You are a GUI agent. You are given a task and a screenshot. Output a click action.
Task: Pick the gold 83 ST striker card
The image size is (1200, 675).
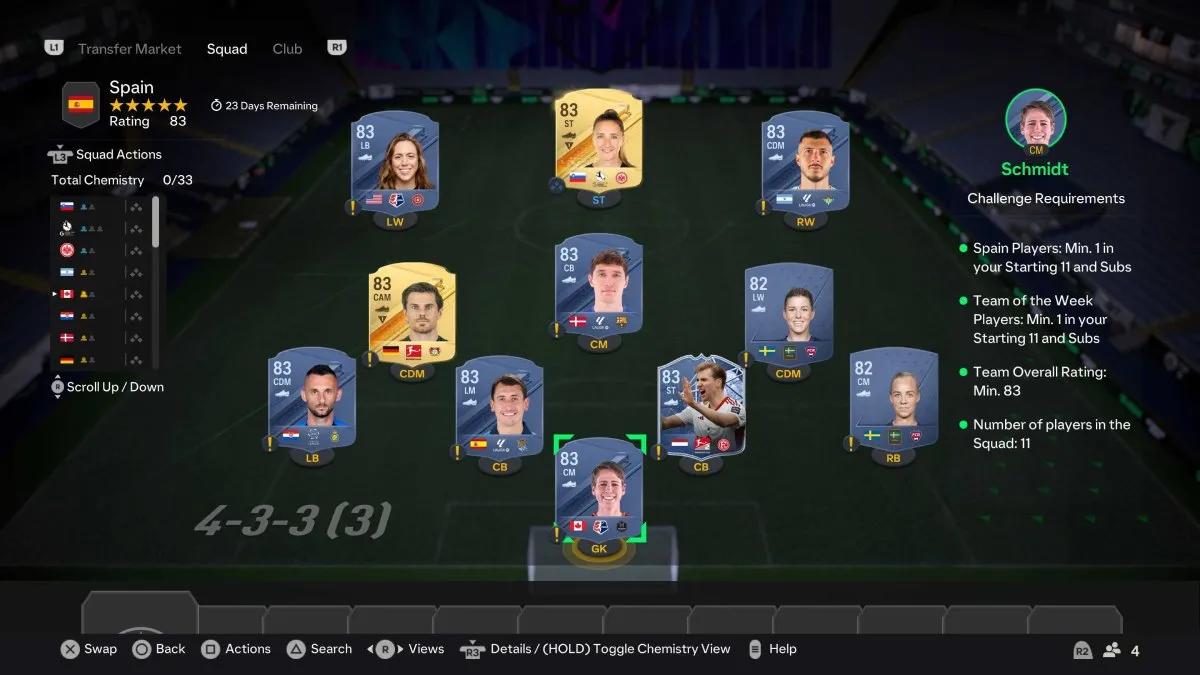[x=599, y=142]
